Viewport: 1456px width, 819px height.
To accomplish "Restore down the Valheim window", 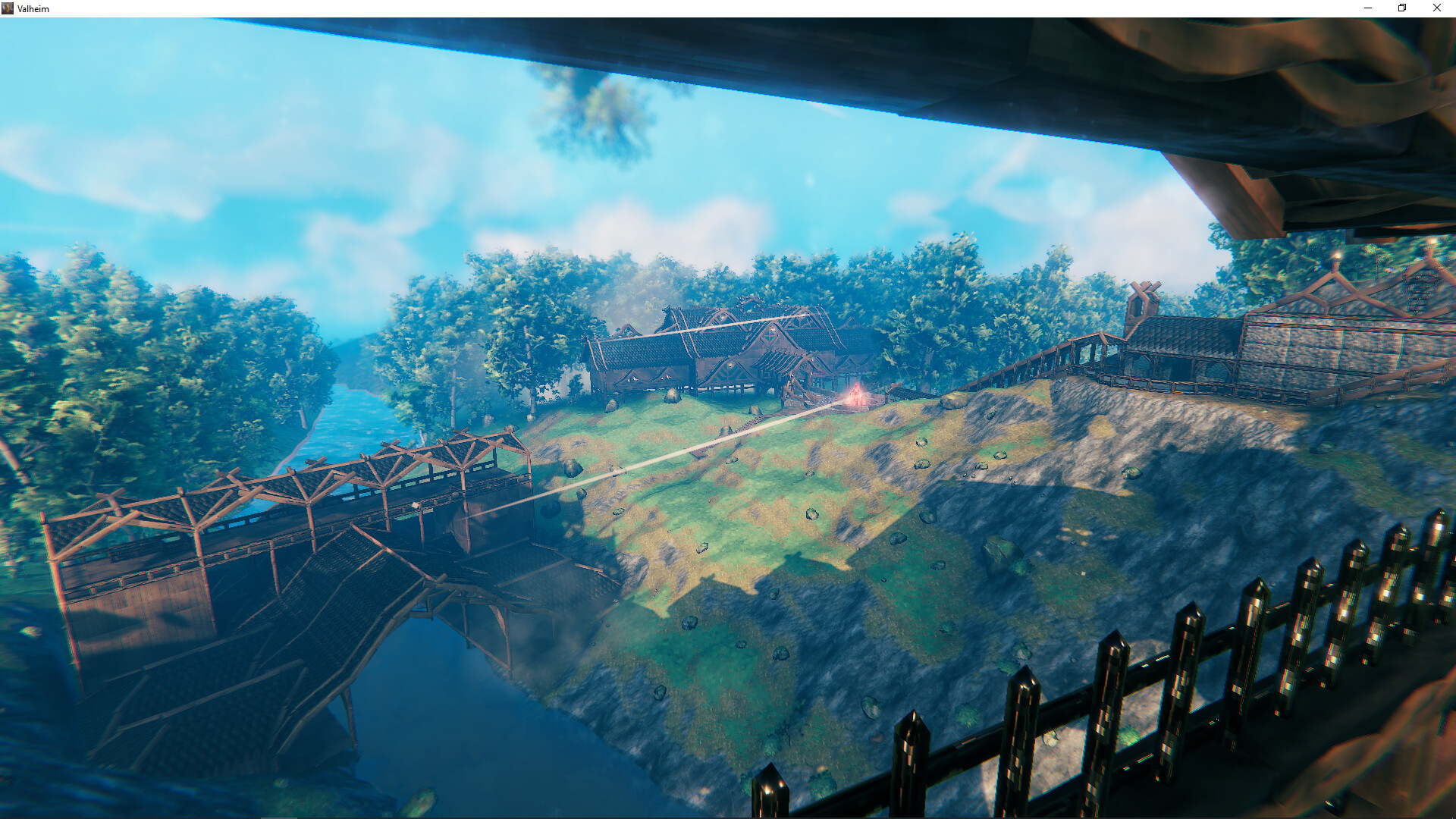I will pyautogui.click(x=1401, y=8).
